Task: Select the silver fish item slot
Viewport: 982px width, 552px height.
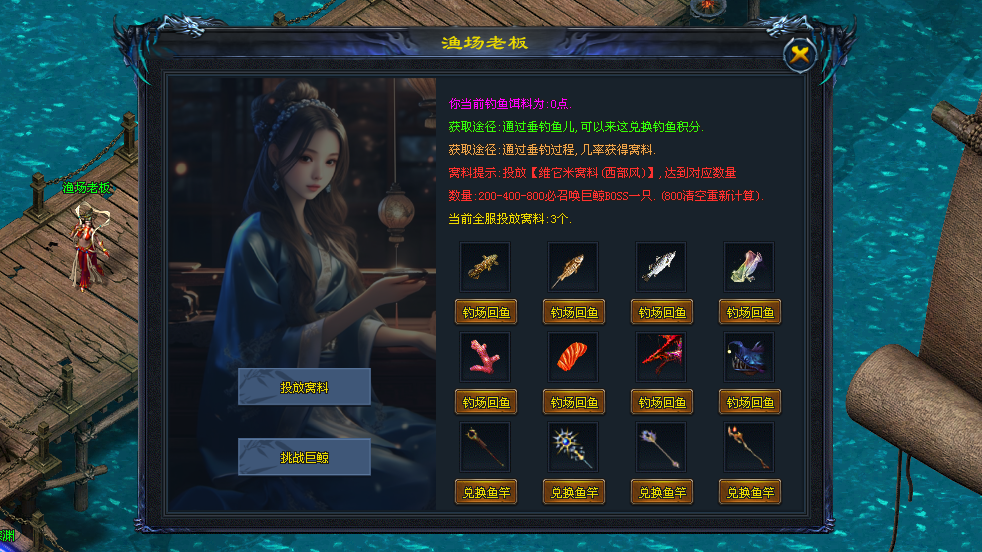Action: point(661,267)
